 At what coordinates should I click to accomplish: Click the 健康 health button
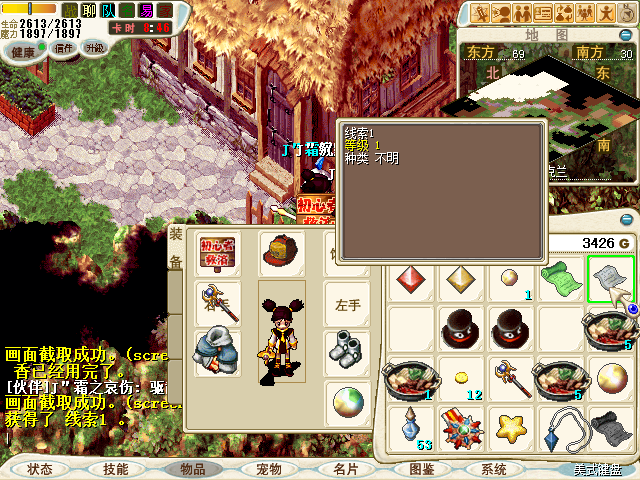click(x=23, y=50)
